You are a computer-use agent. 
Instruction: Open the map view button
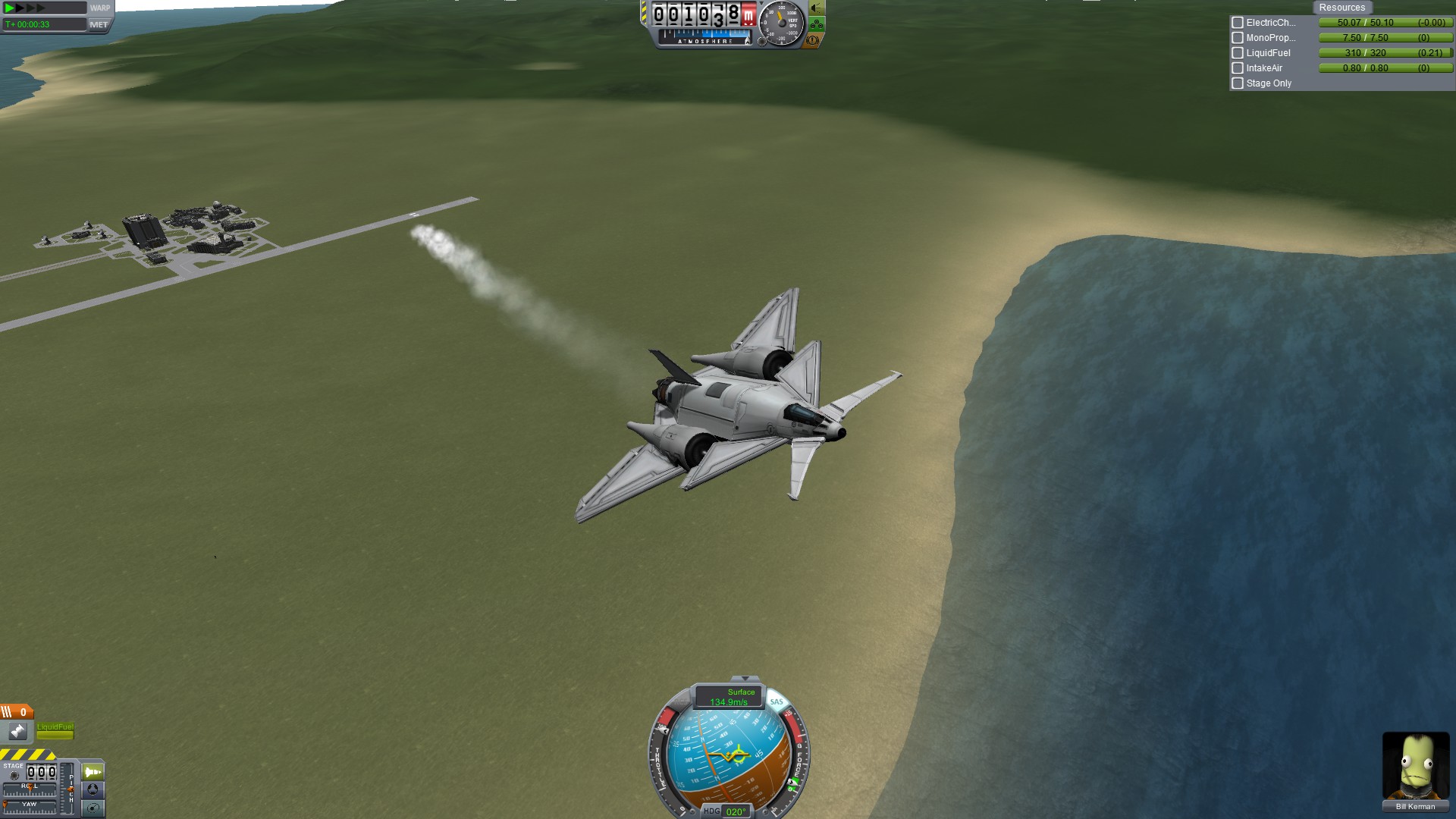(x=93, y=808)
